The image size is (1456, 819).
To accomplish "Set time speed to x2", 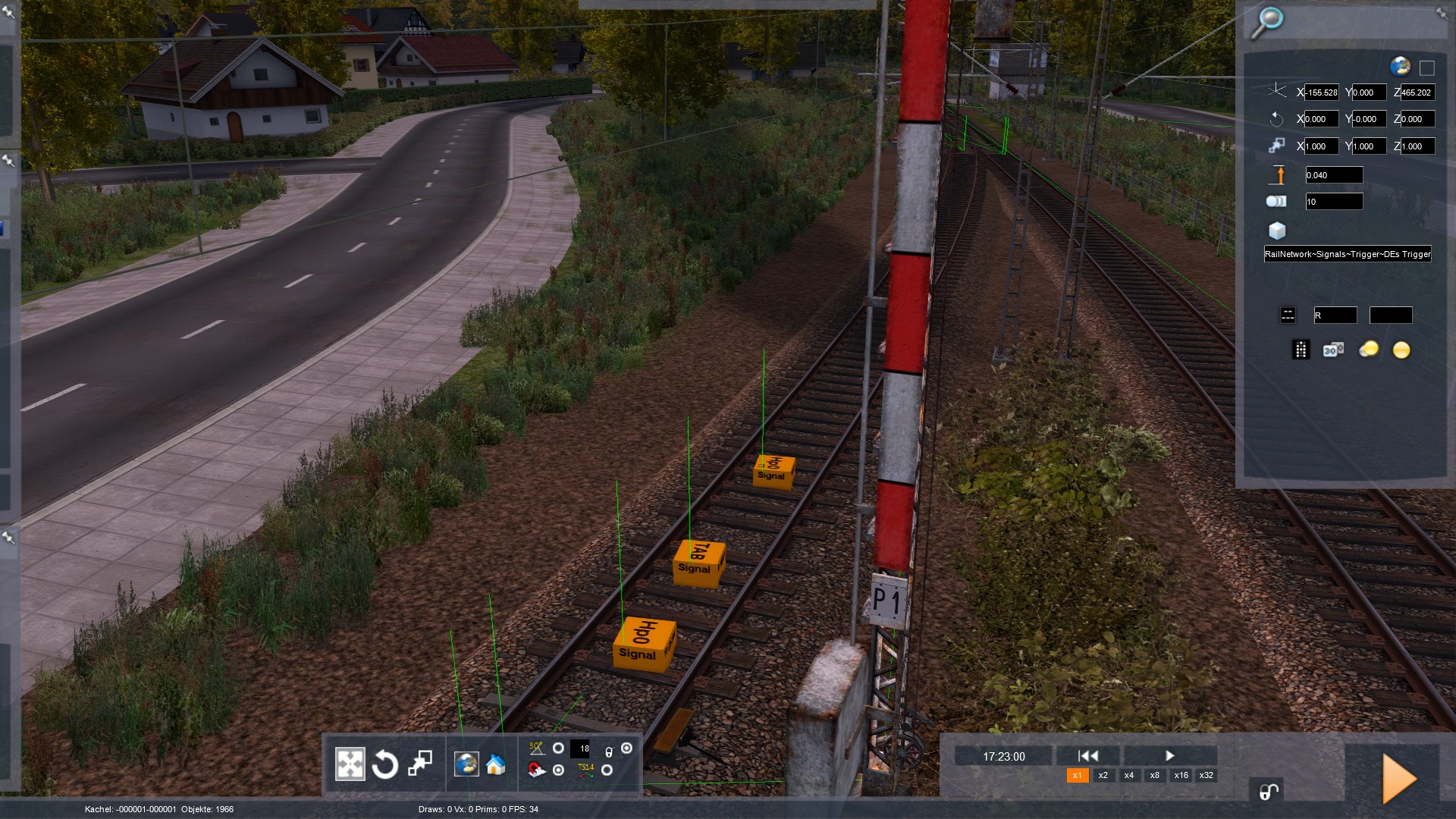I will 1103,775.
